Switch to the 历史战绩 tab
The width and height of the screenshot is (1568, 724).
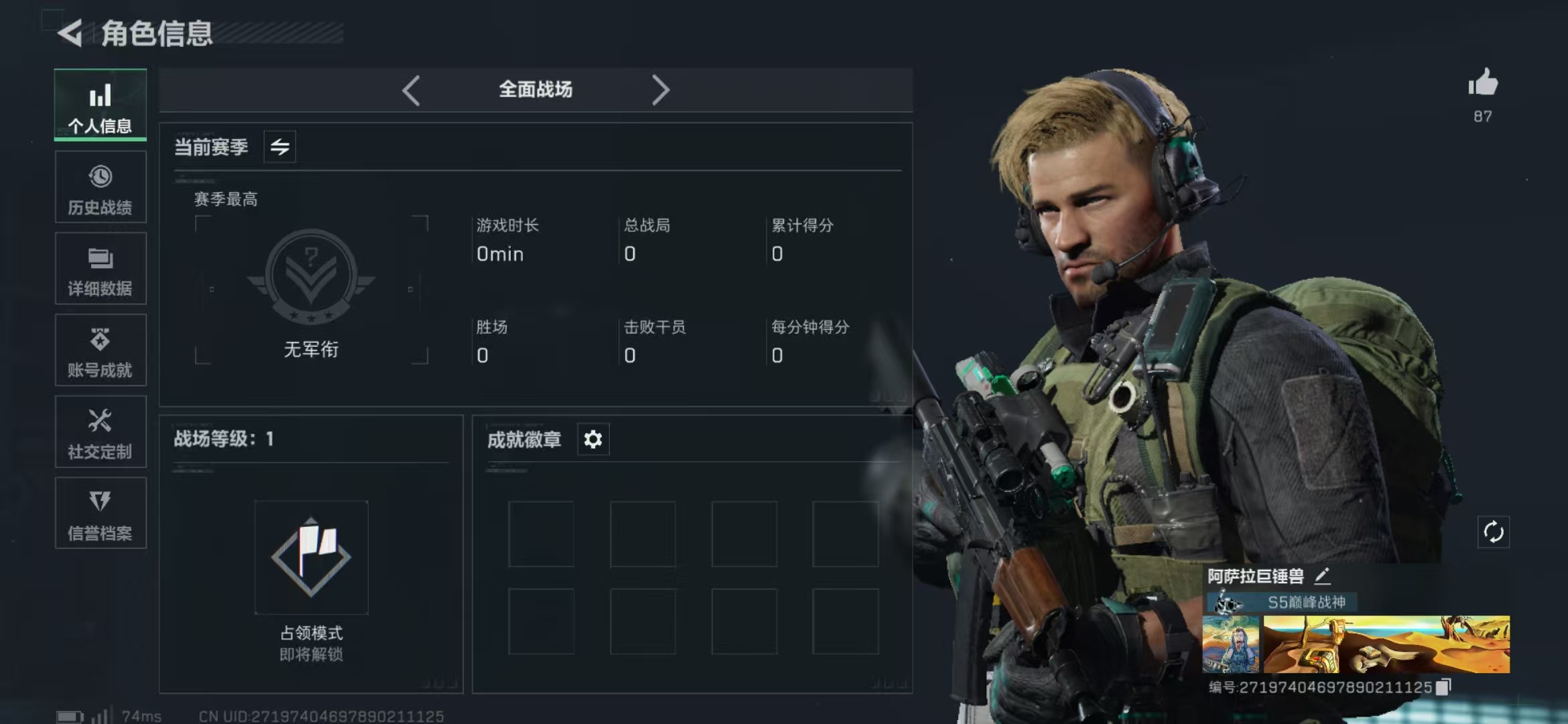point(101,187)
